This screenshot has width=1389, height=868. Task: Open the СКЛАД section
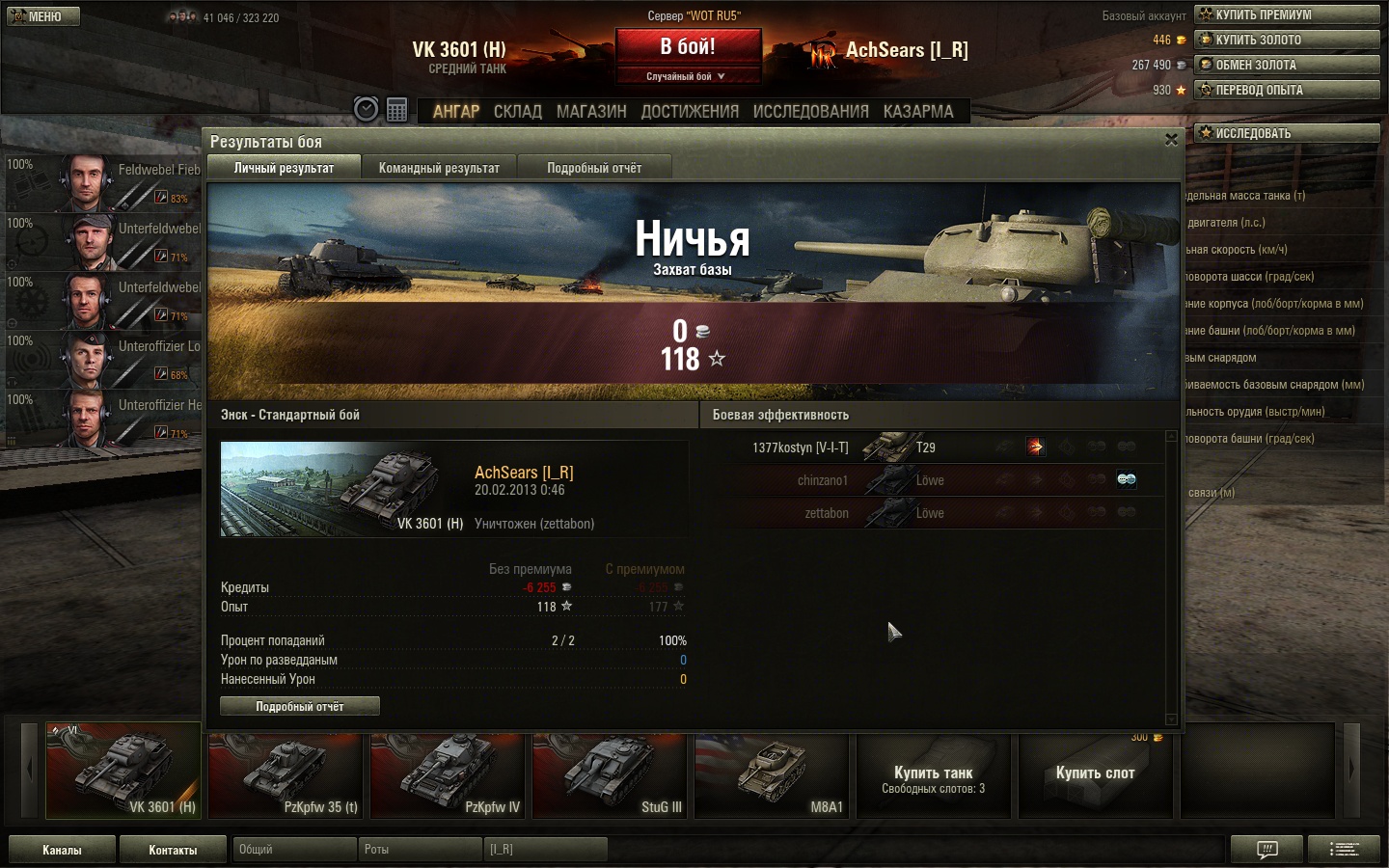click(x=518, y=112)
